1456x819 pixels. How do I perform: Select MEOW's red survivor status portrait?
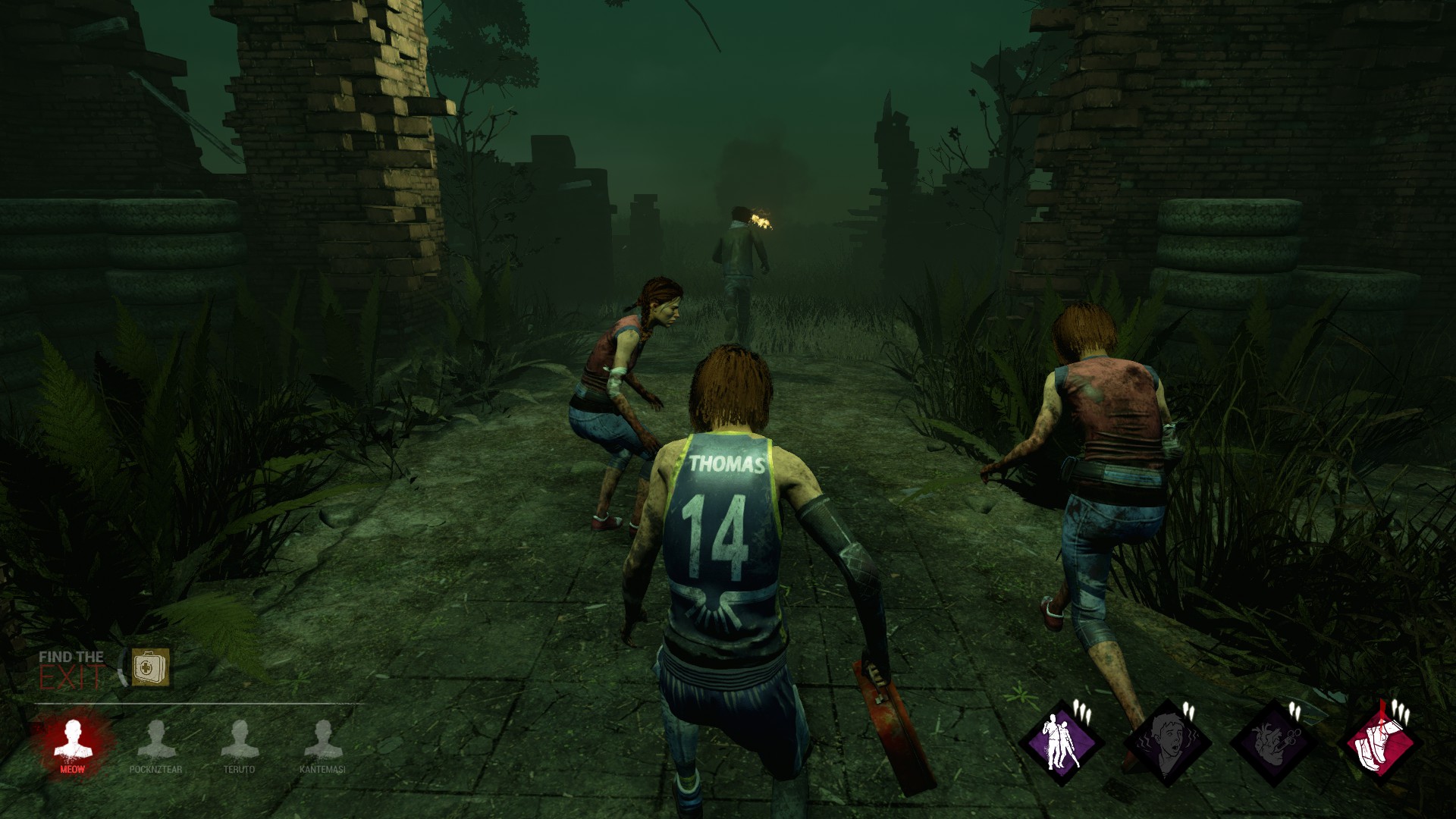point(73,739)
